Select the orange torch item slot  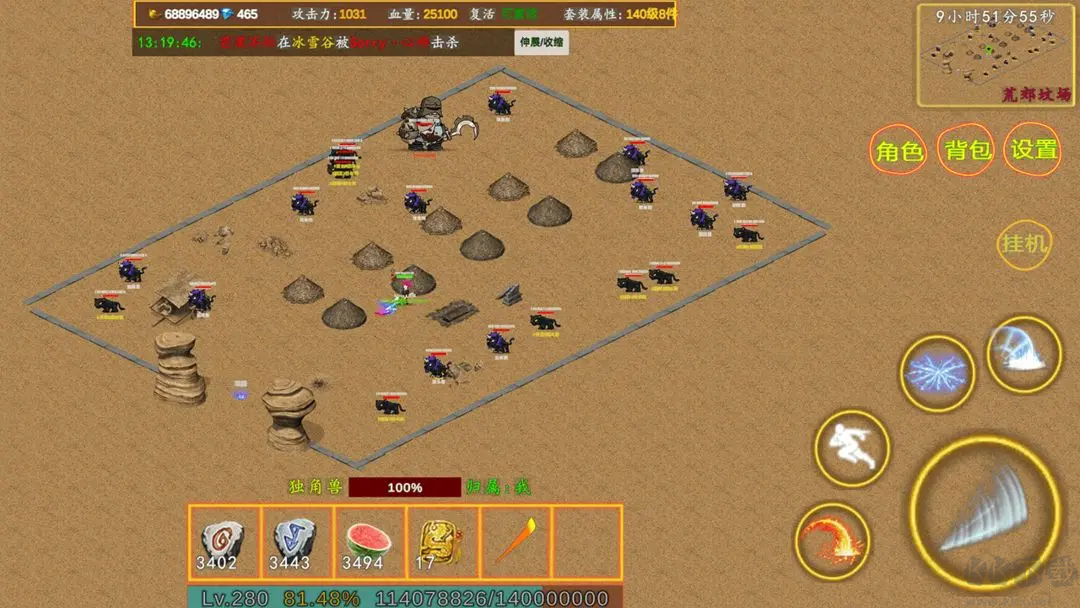(x=515, y=541)
